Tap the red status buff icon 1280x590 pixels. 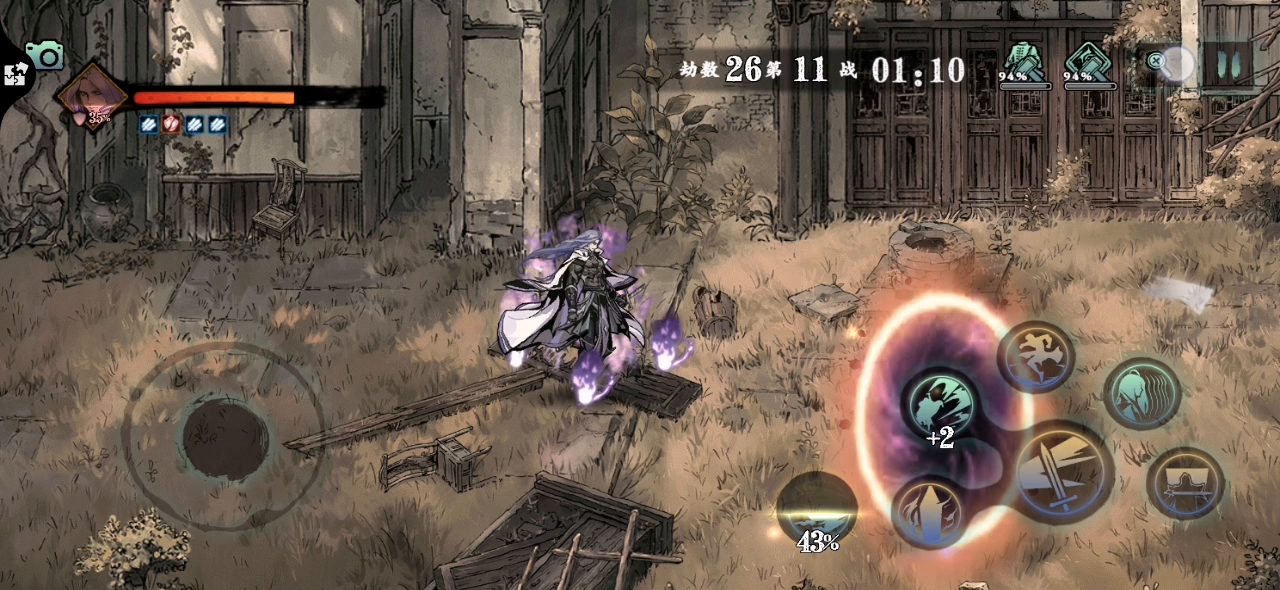point(171,124)
